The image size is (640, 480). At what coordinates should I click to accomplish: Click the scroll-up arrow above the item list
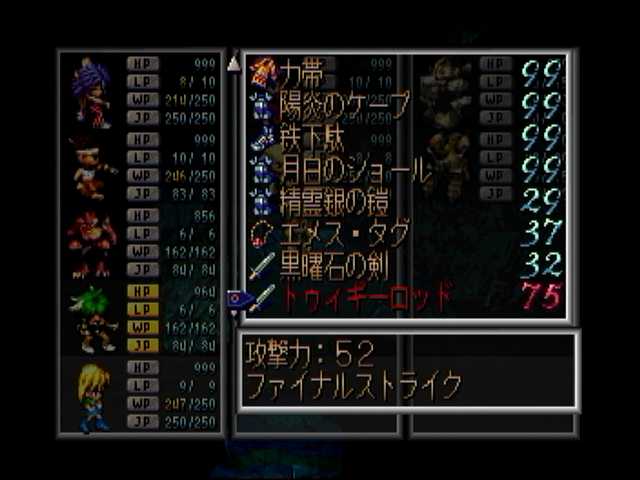pos(234,64)
